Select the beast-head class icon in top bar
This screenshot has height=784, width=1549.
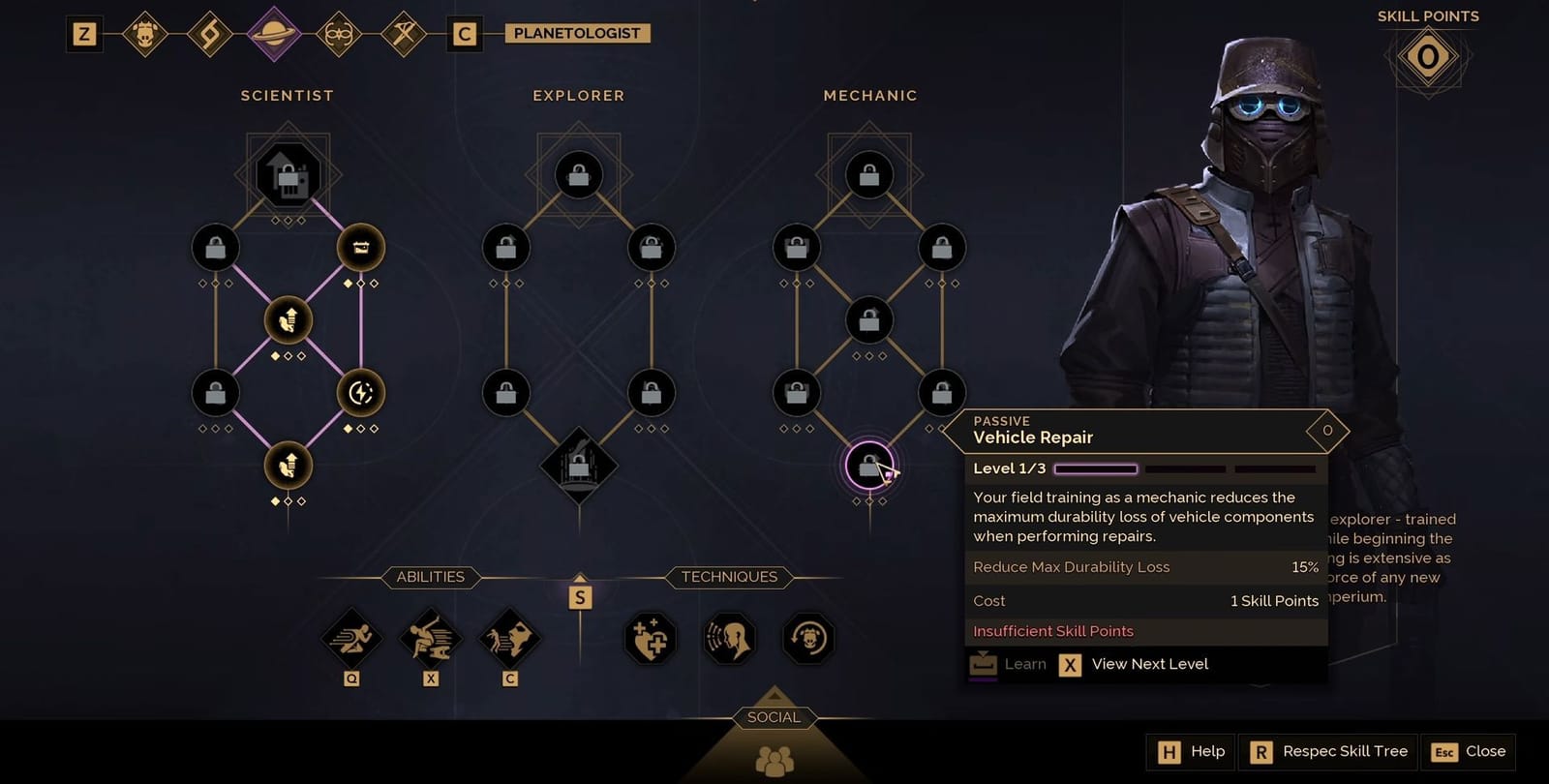coord(147,32)
